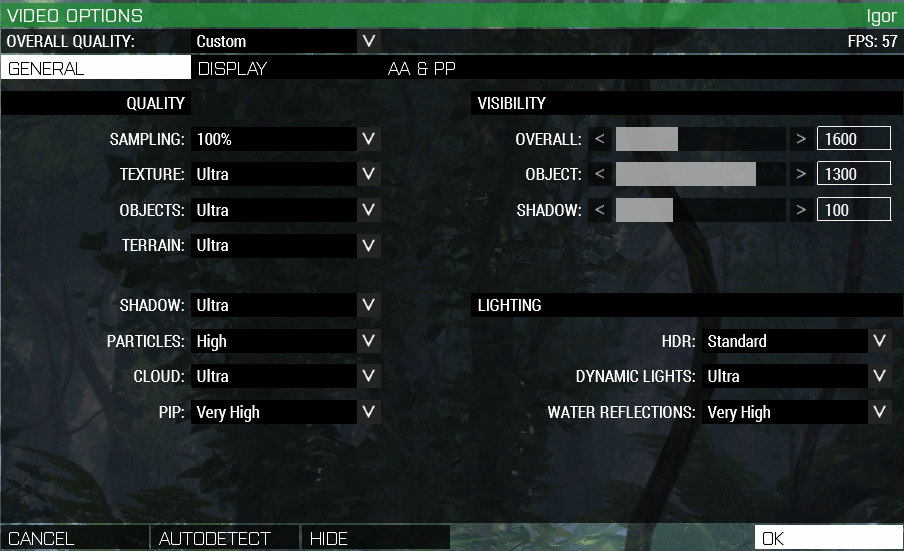Screen dimensions: 904x551
Task: Open the Water Reflections dropdown
Action: pos(795,412)
